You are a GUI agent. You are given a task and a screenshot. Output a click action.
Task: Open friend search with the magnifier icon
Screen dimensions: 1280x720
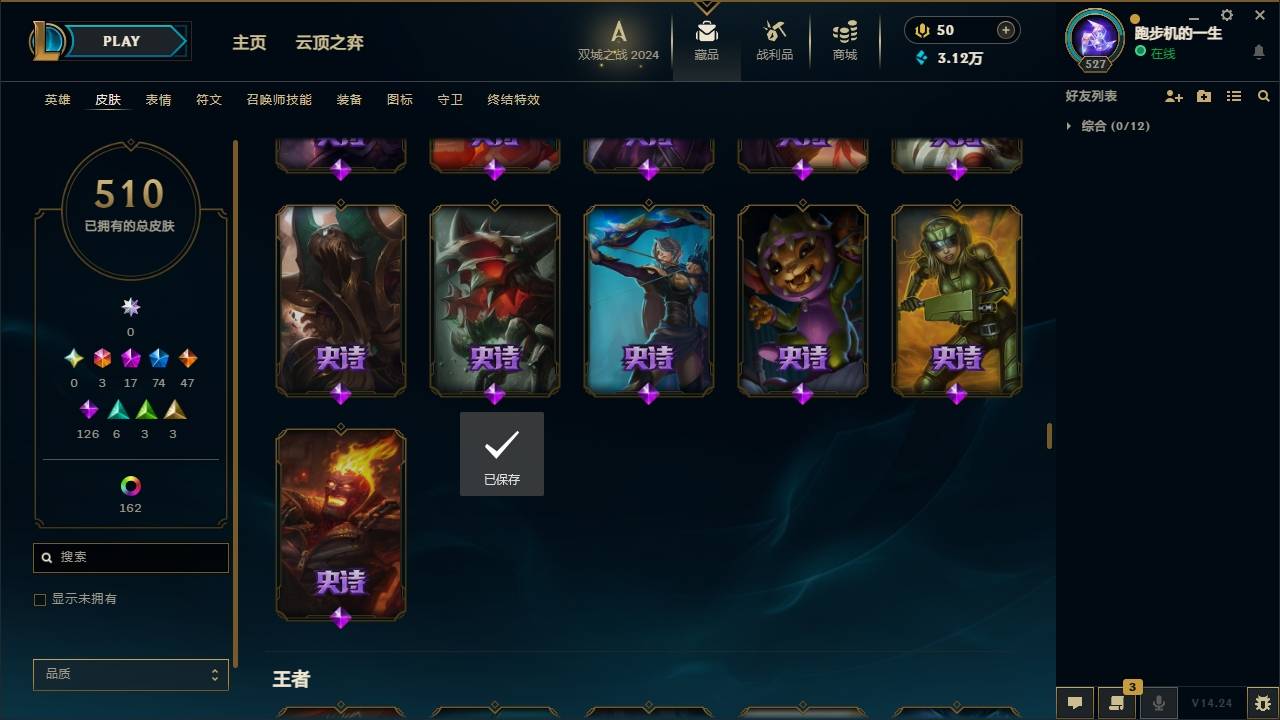pos(1263,96)
